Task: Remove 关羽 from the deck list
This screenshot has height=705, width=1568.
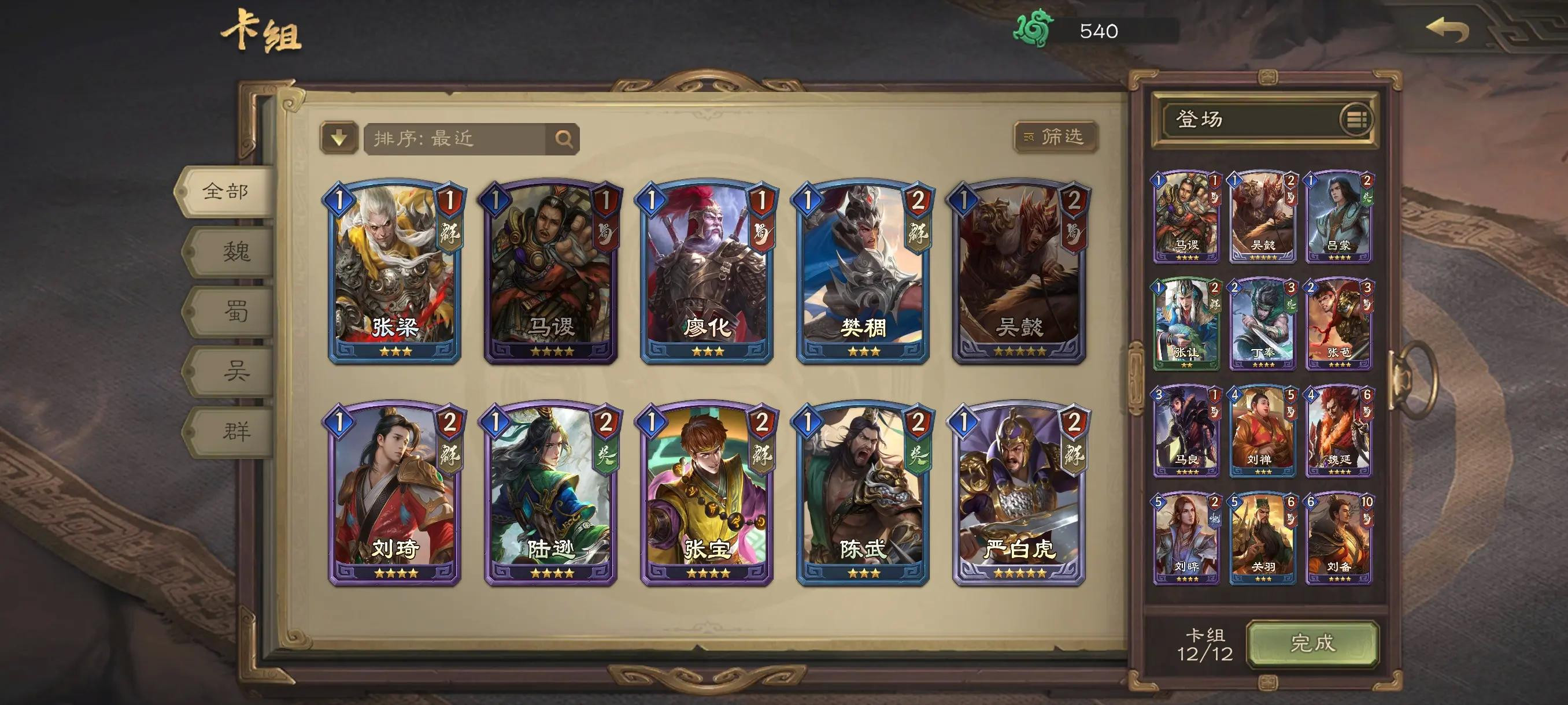Action: coord(1262,539)
